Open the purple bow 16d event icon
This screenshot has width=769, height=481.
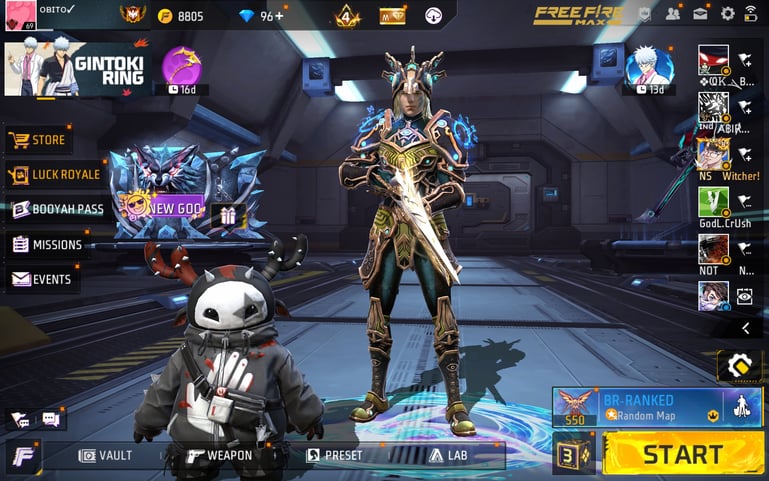[x=181, y=68]
